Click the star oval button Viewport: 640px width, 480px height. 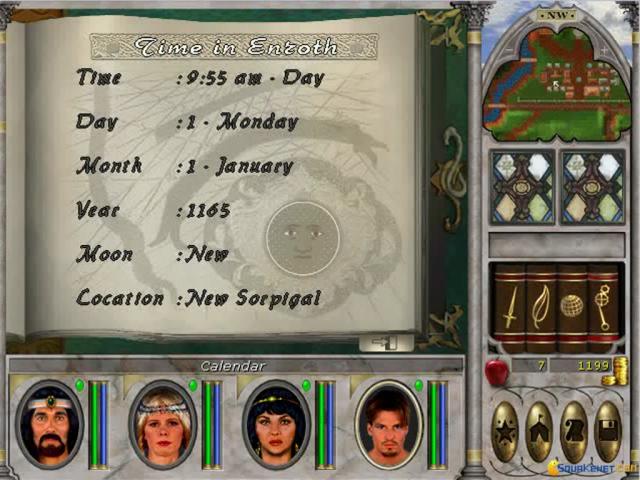coord(506,431)
